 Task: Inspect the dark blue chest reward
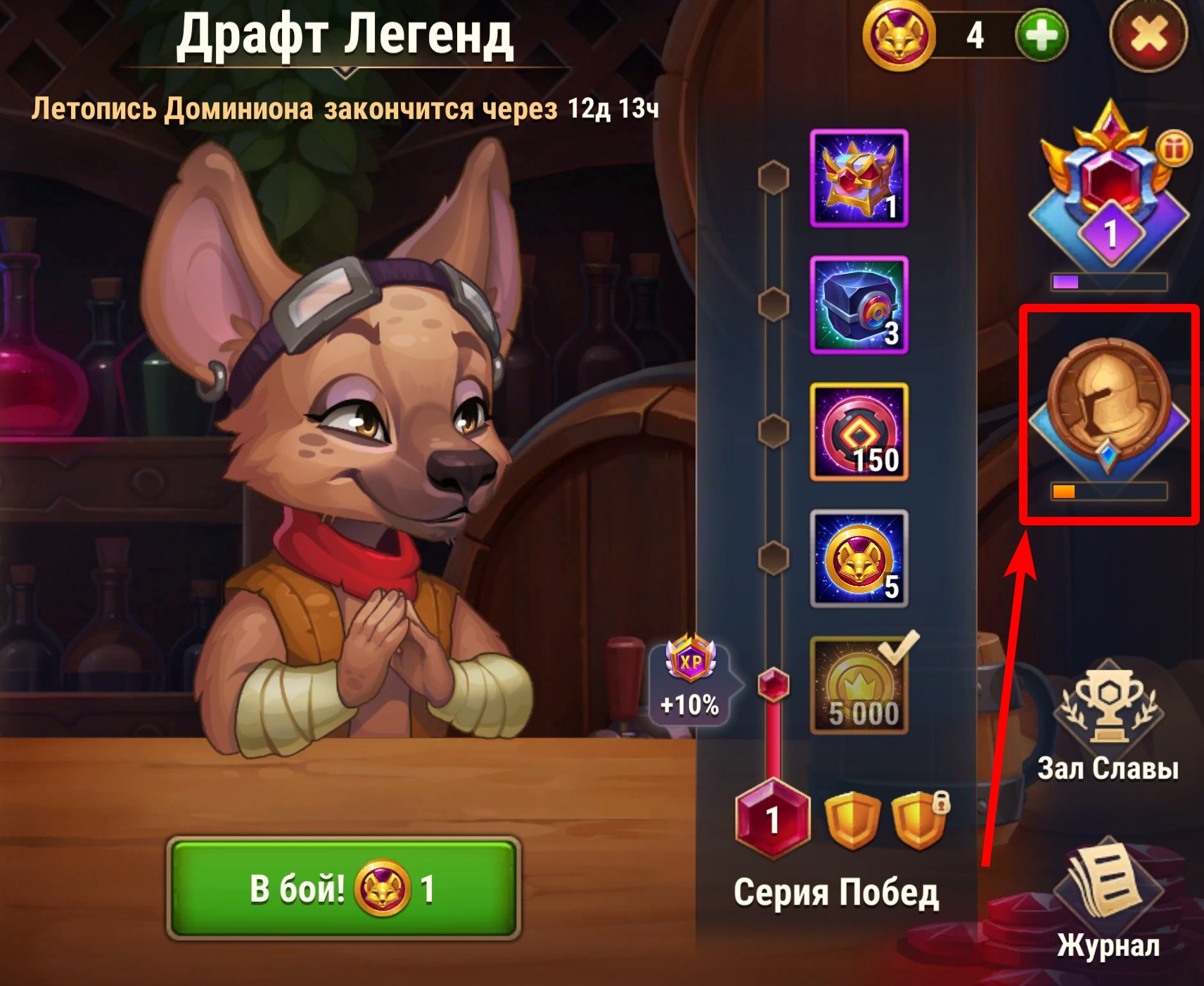[859, 305]
